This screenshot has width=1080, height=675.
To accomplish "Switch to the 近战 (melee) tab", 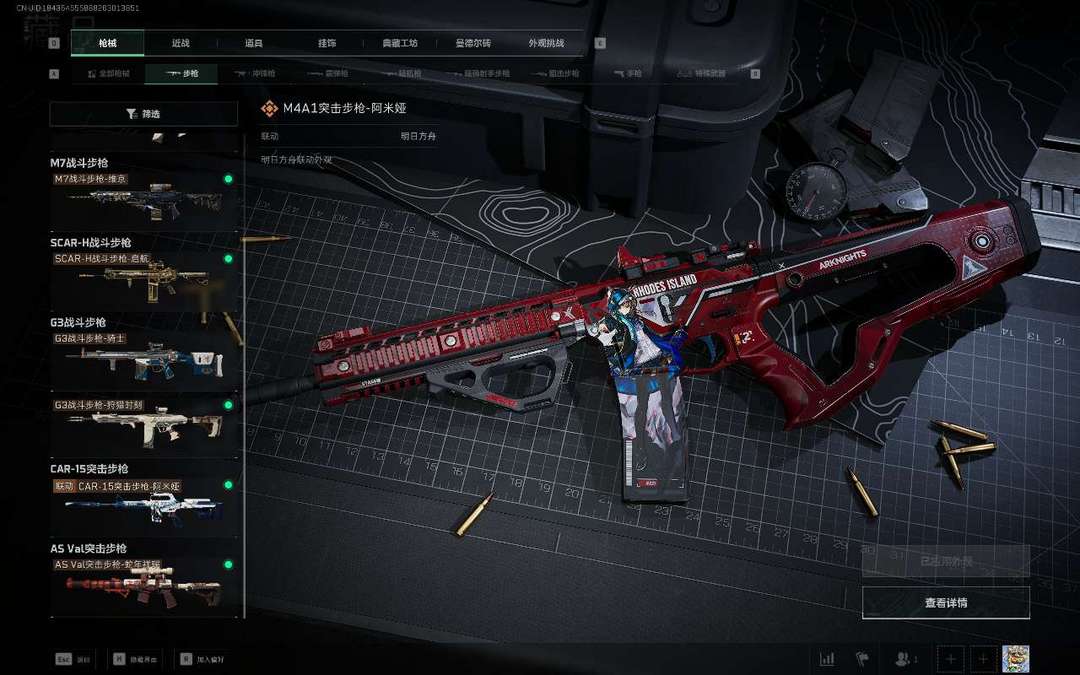I will (x=180, y=43).
